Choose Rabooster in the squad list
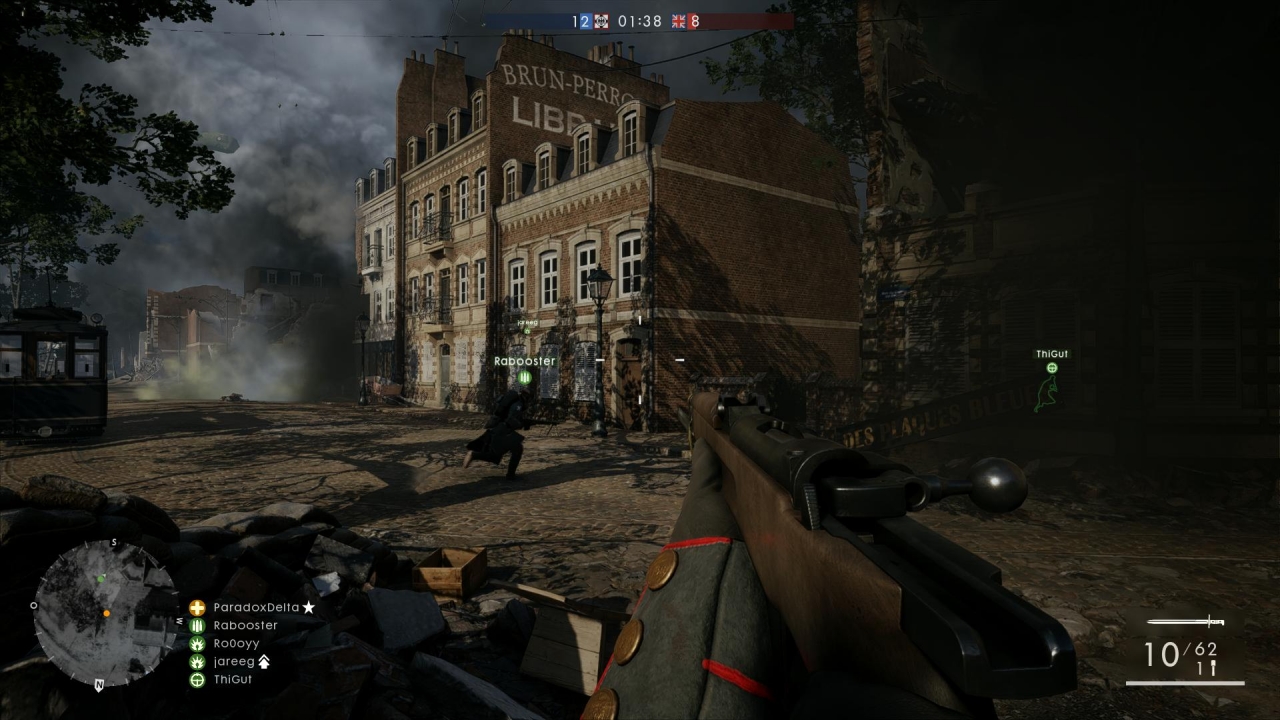 pos(245,625)
